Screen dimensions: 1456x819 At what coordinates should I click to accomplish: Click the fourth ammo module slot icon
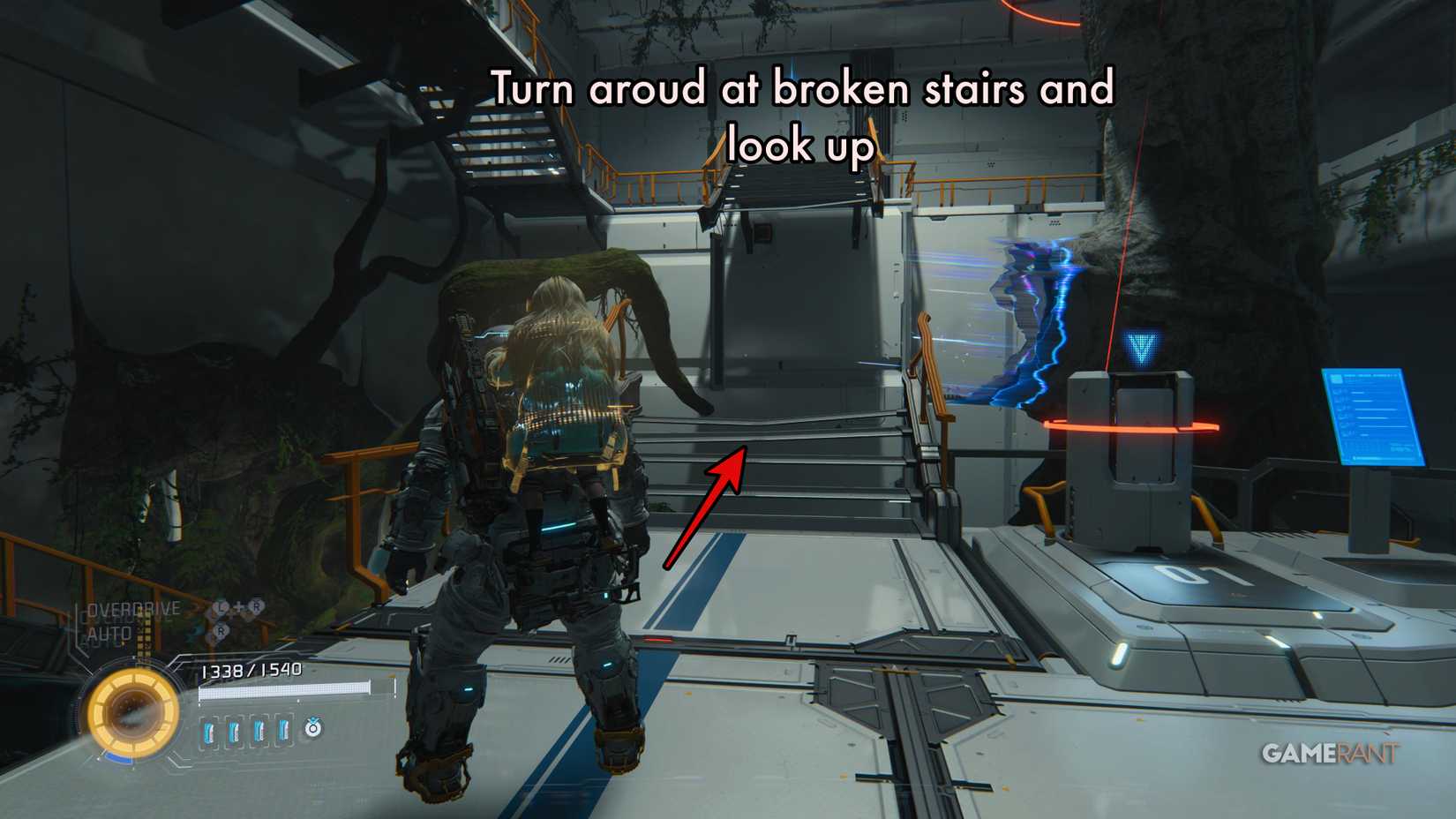(x=282, y=731)
